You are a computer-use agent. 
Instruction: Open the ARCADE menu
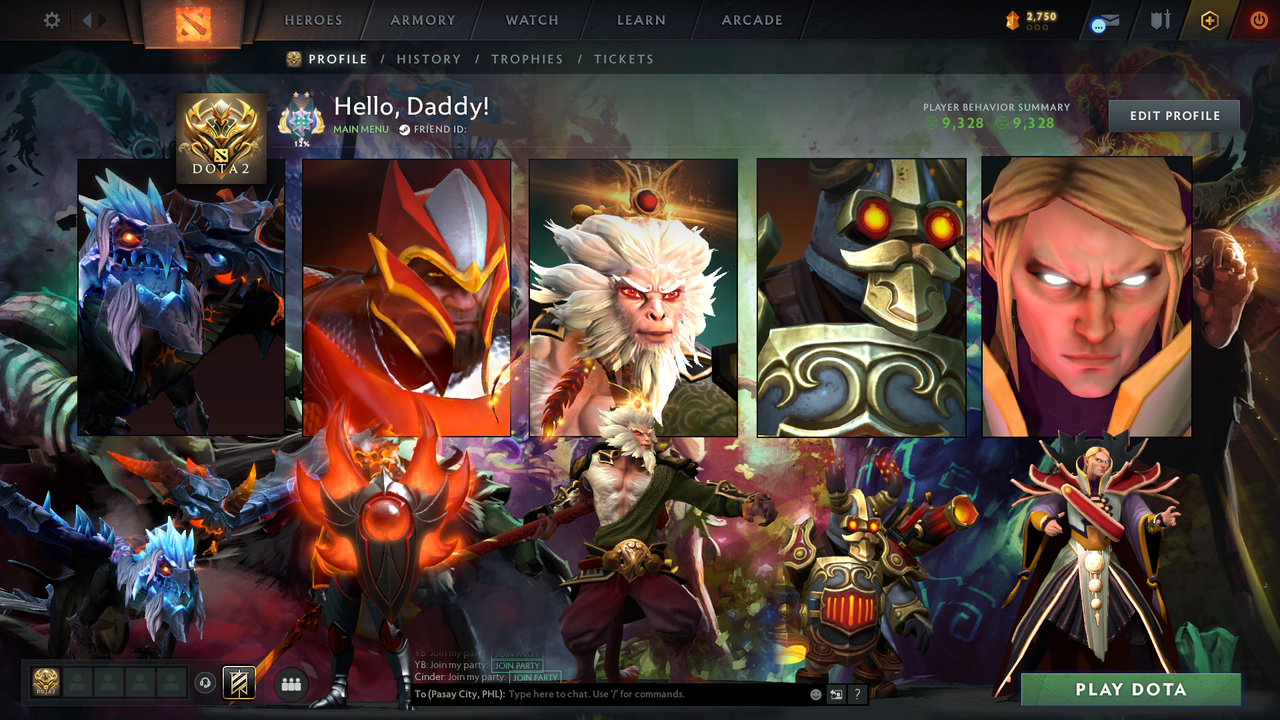click(751, 20)
